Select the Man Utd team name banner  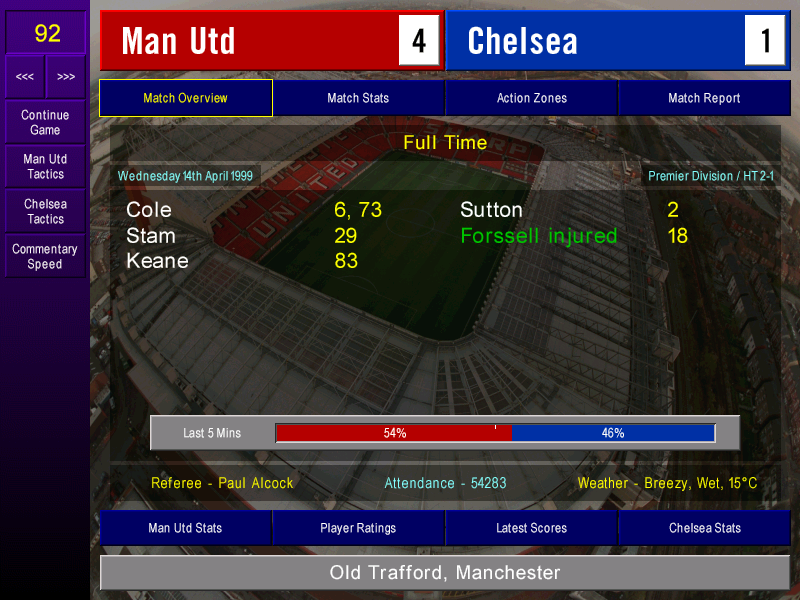coord(250,41)
